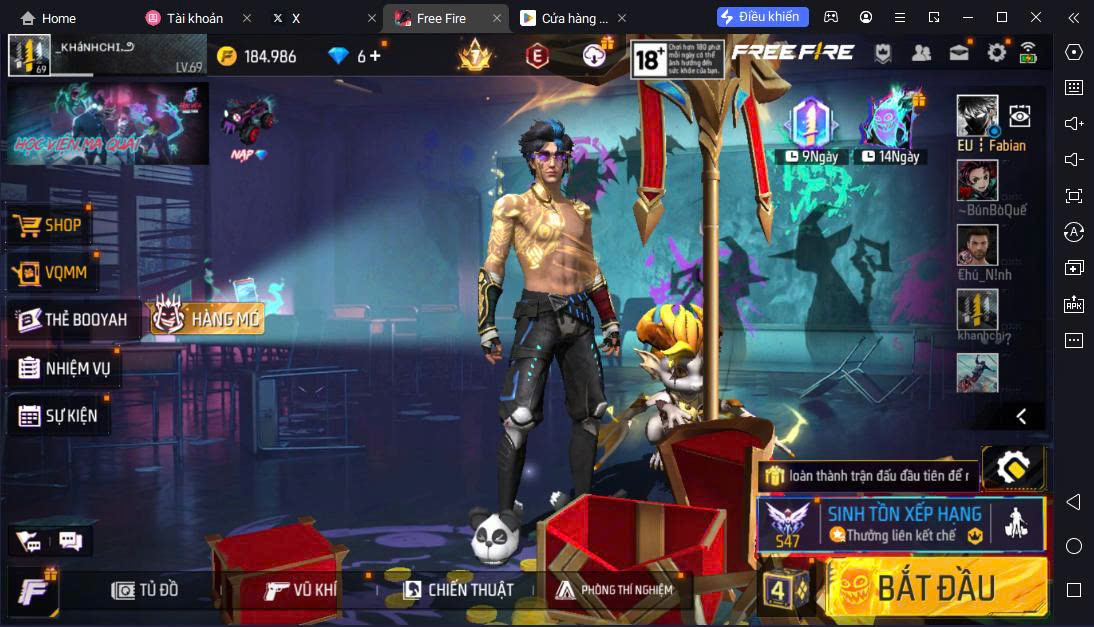The width and height of the screenshot is (1094, 627).
Task: Collapse the friends list arrow
Action: click(1021, 416)
